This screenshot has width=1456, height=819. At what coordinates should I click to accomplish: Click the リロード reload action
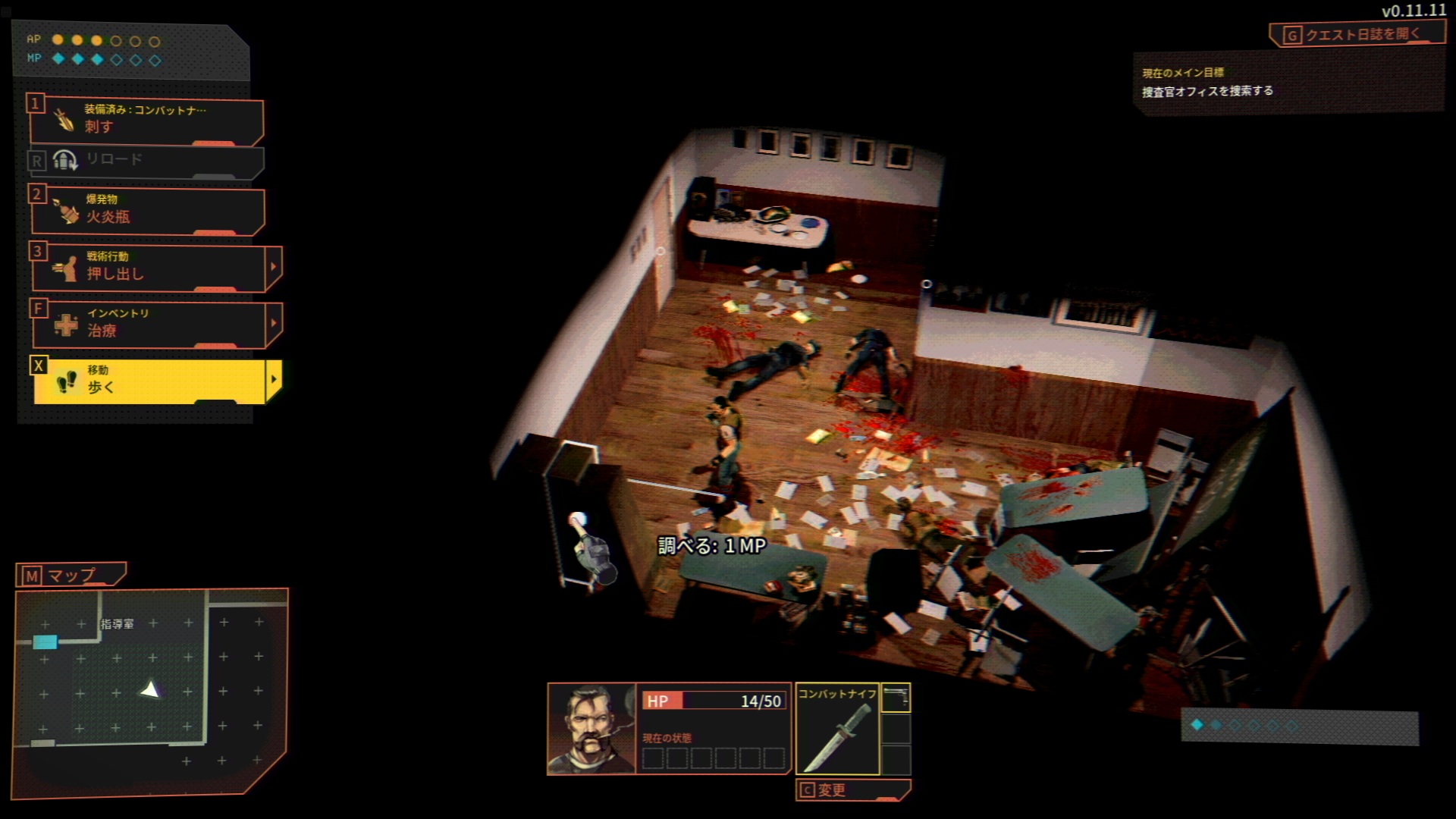[146, 160]
